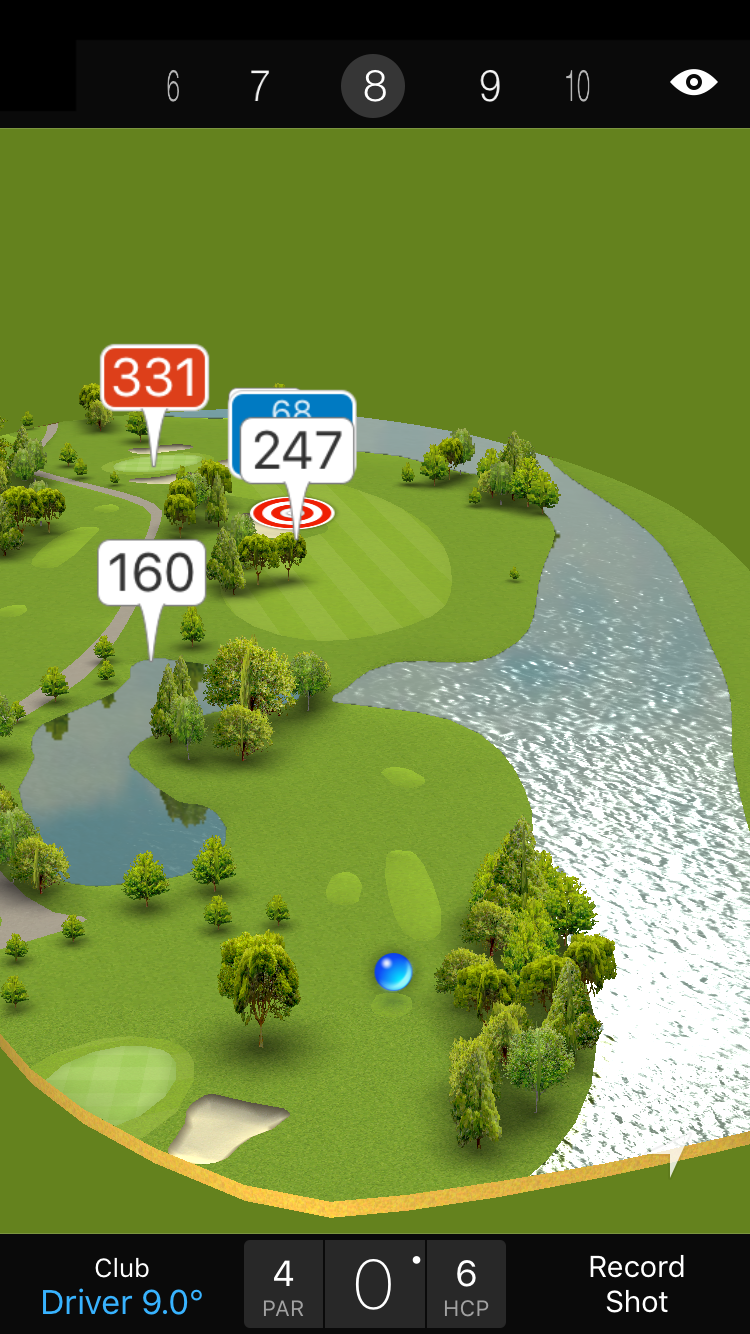Open the stroke score counter showing 0
The width and height of the screenshot is (750, 1334).
374,1285
